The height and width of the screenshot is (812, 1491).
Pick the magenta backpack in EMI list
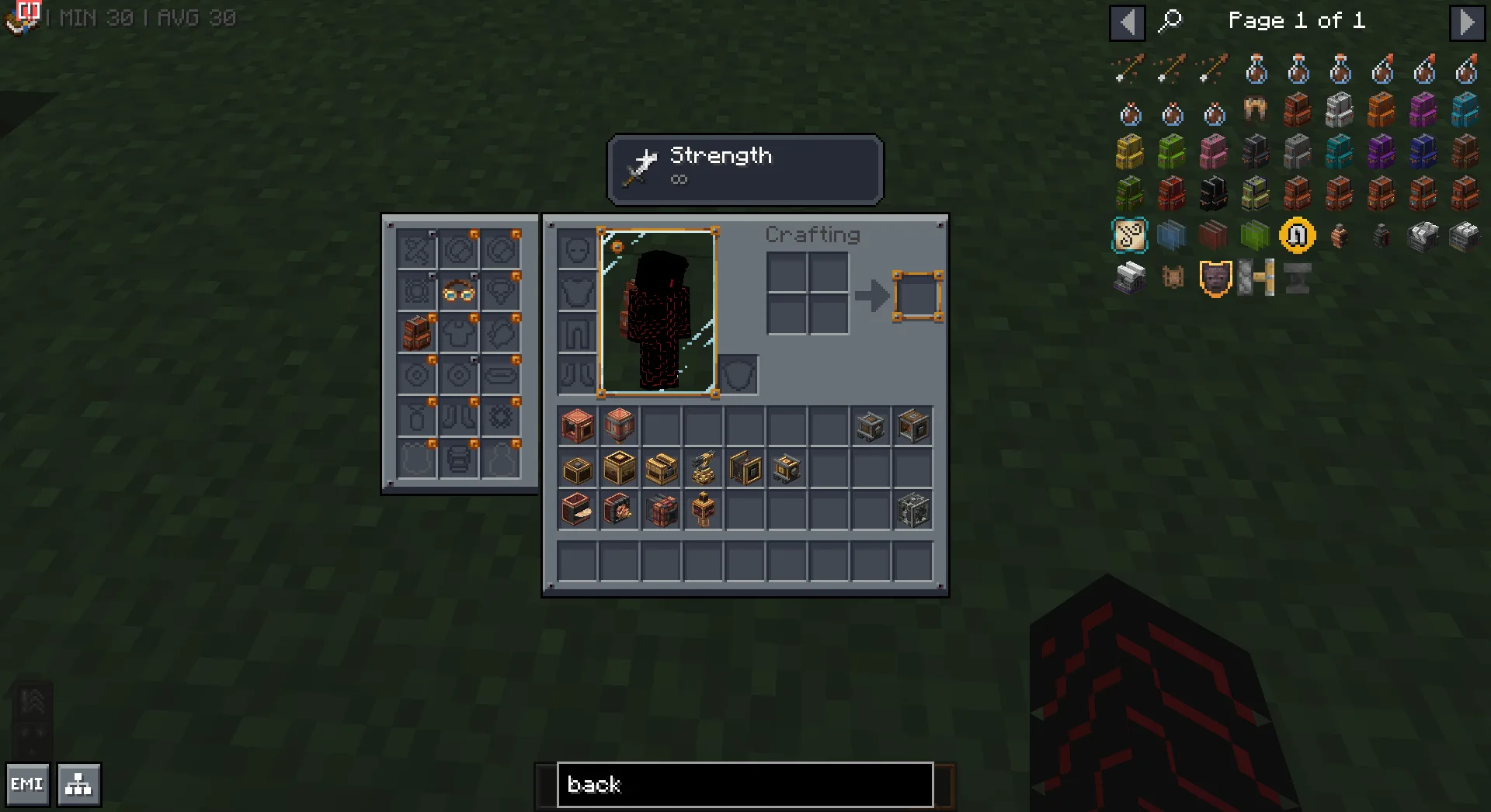pyautogui.click(x=1423, y=110)
